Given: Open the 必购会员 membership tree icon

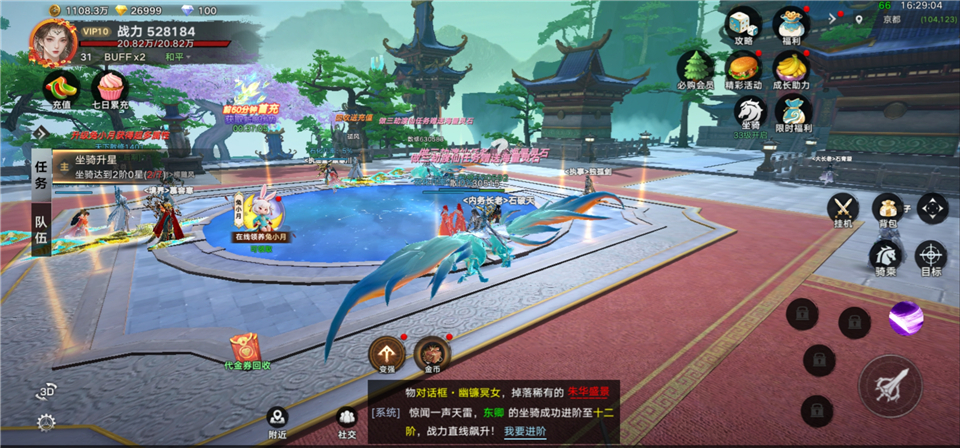Looking at the screenshot, I should click(x=695, y=68).
